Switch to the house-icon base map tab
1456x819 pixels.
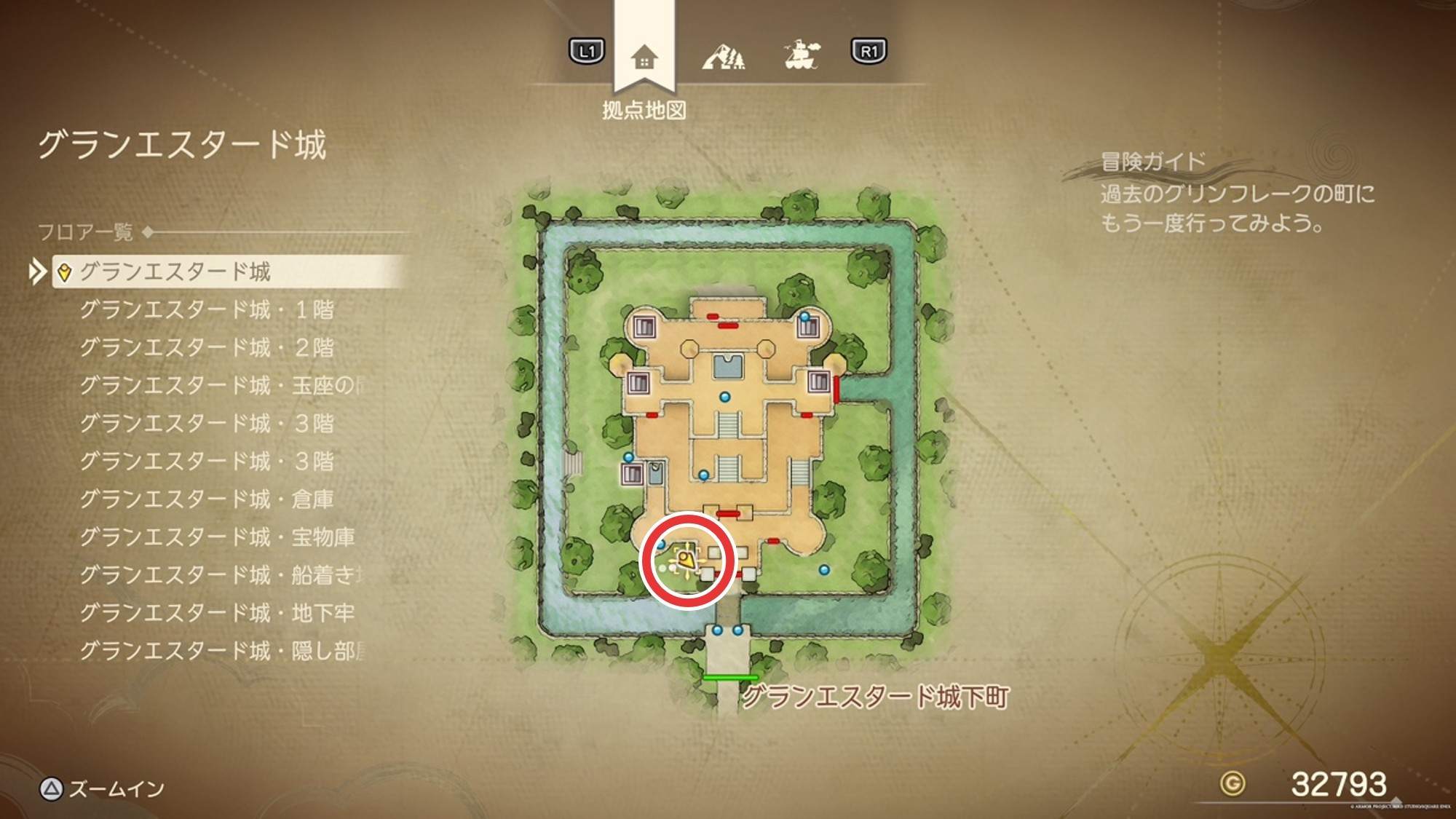[x=644, y=56]
